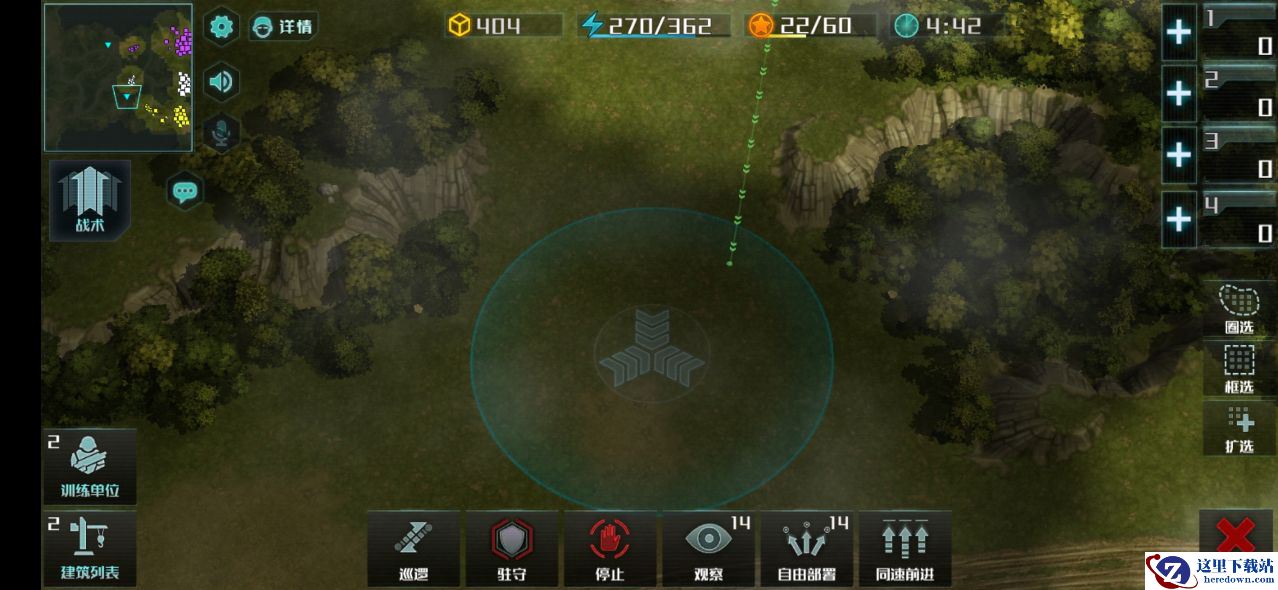Open the 建筑列表 building list
Screen dimensions: 1278x590
pyautogui.click(x=90, y=548)
